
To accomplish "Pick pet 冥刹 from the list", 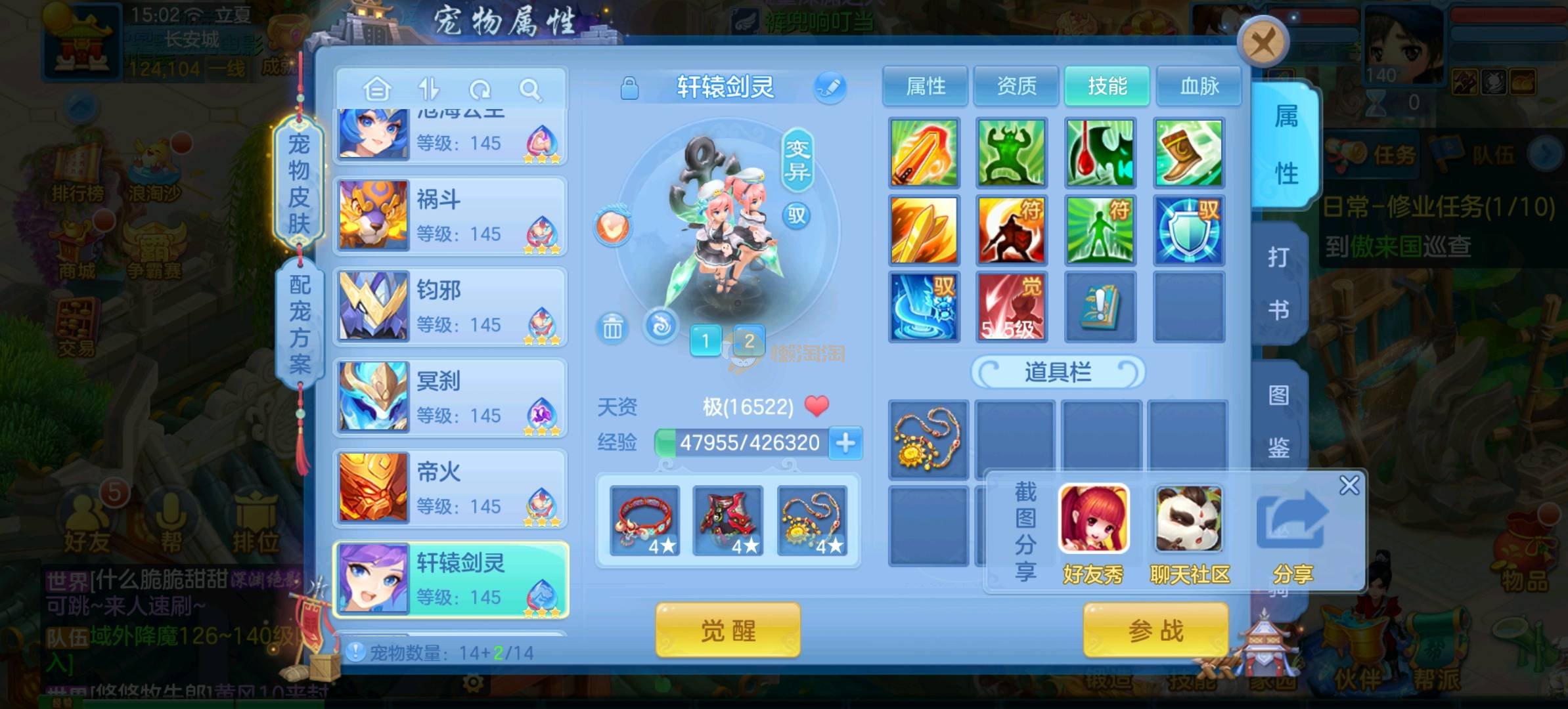I will [451, 397].
